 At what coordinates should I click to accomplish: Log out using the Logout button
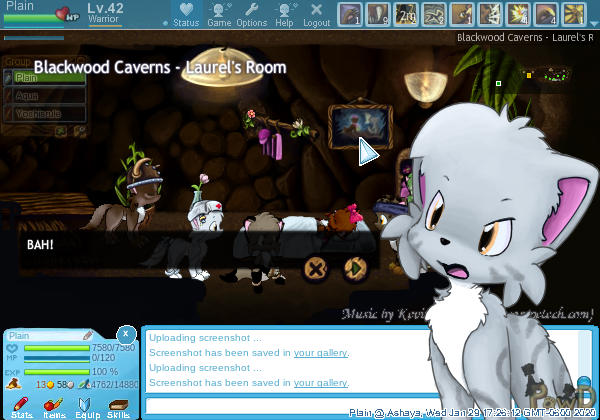tap(316, 14)
